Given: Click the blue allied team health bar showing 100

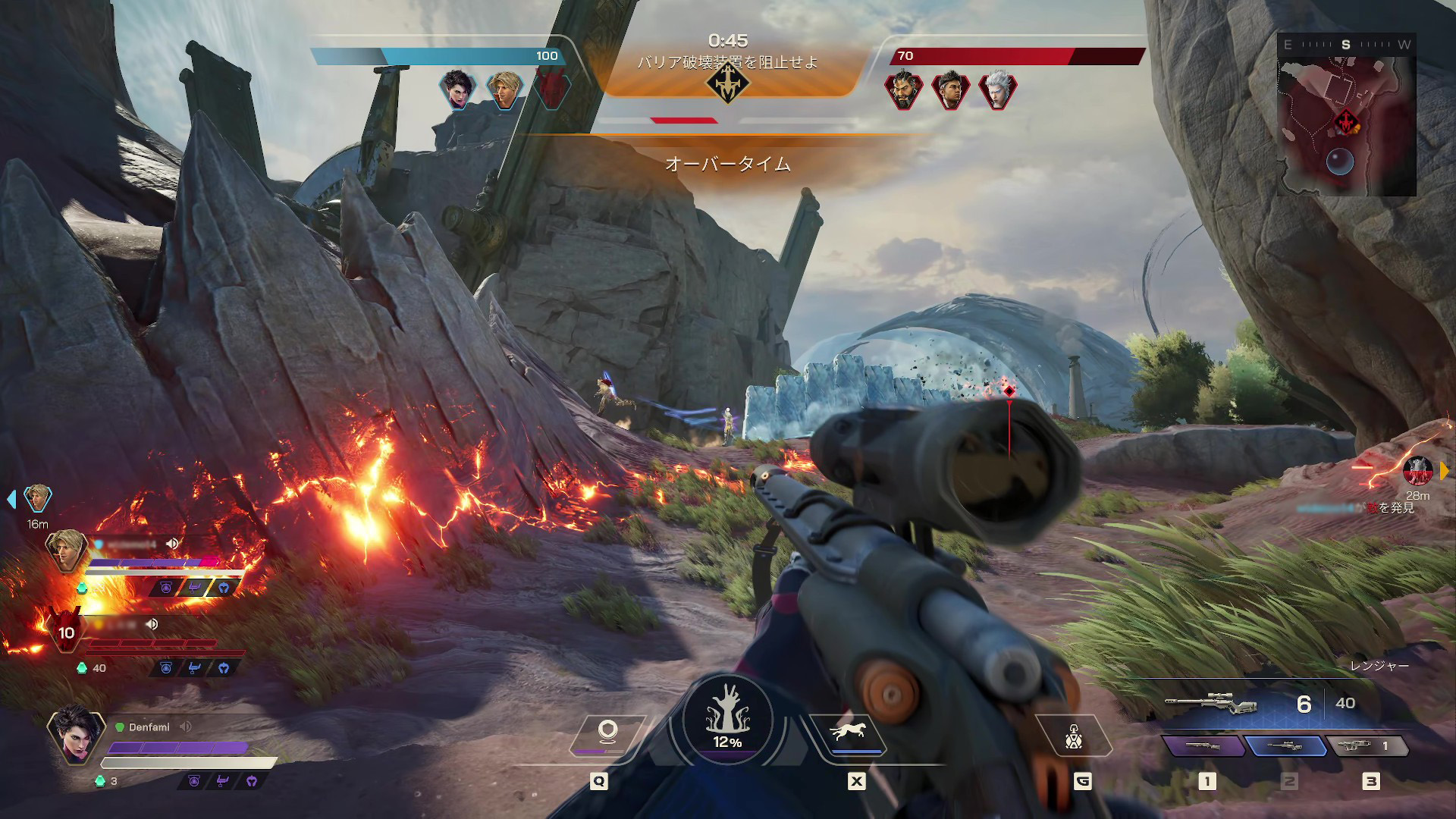Looking at the screenshot, I should coord(432,55).
